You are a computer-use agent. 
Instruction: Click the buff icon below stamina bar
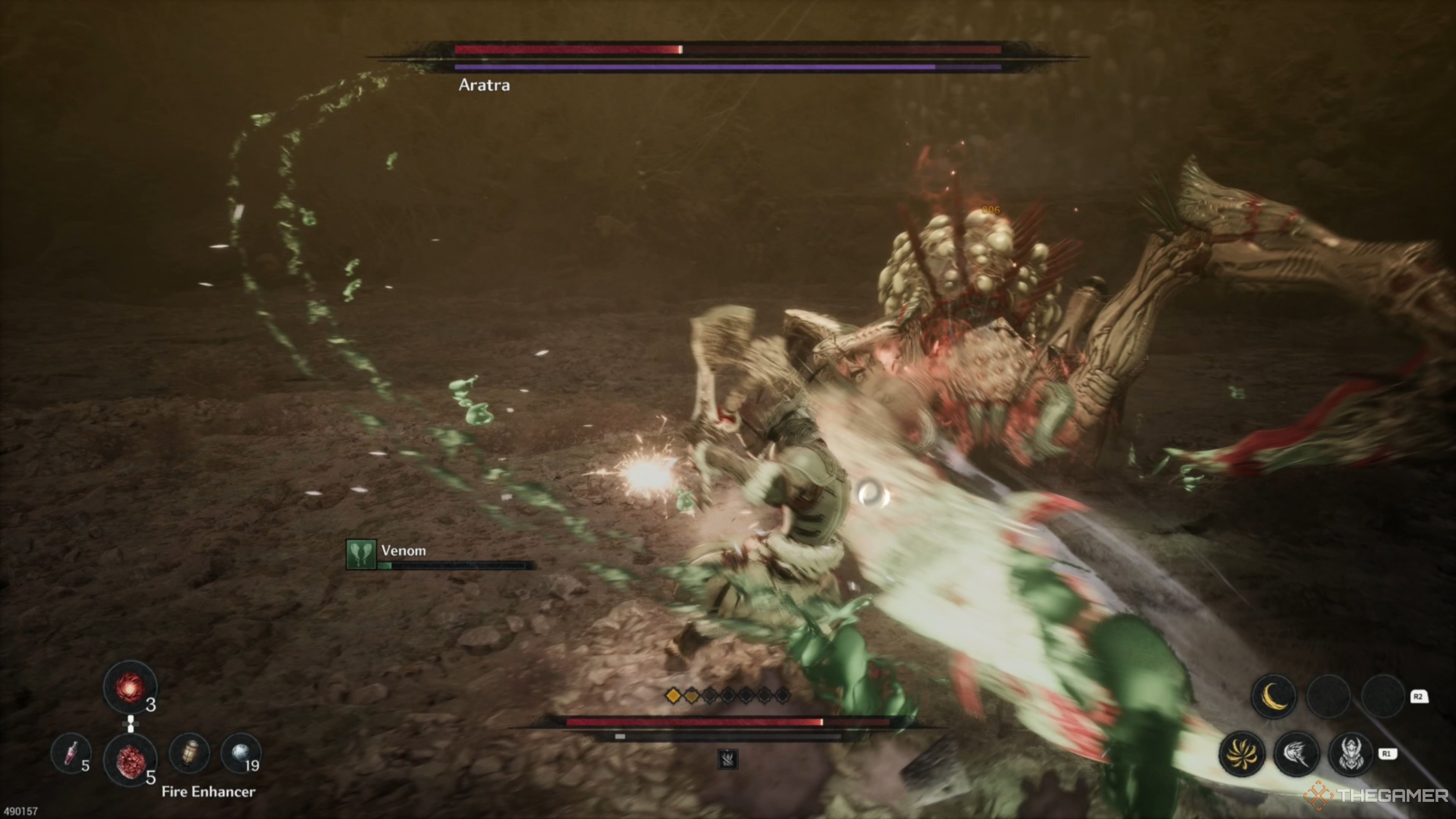(728, 759)
